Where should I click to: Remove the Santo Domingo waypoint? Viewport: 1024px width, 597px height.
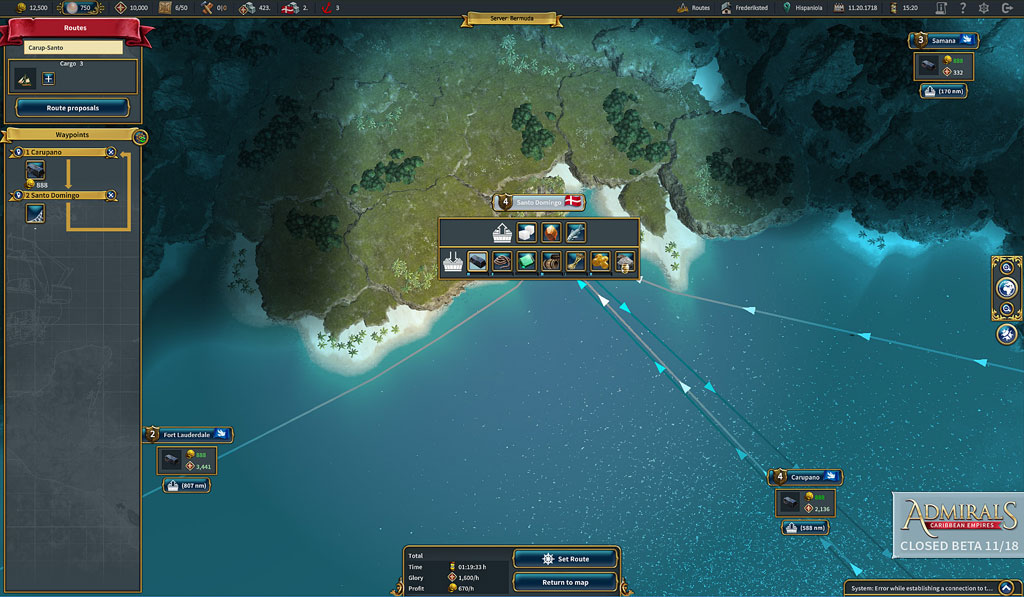[111, 195]
